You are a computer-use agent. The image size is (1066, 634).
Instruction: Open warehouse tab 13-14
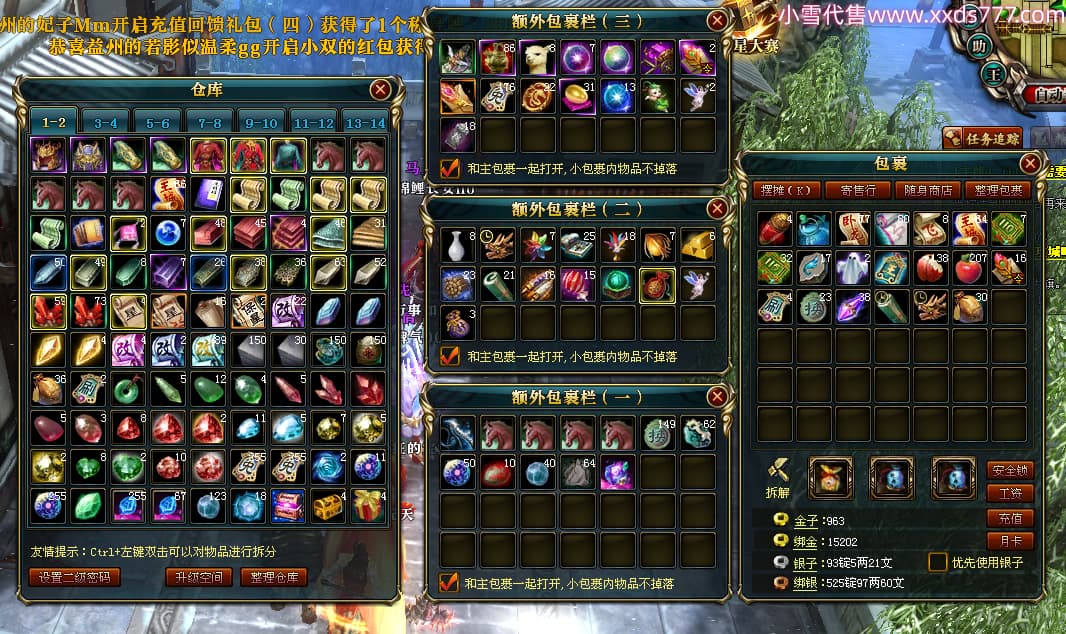(x=364, y=123)
